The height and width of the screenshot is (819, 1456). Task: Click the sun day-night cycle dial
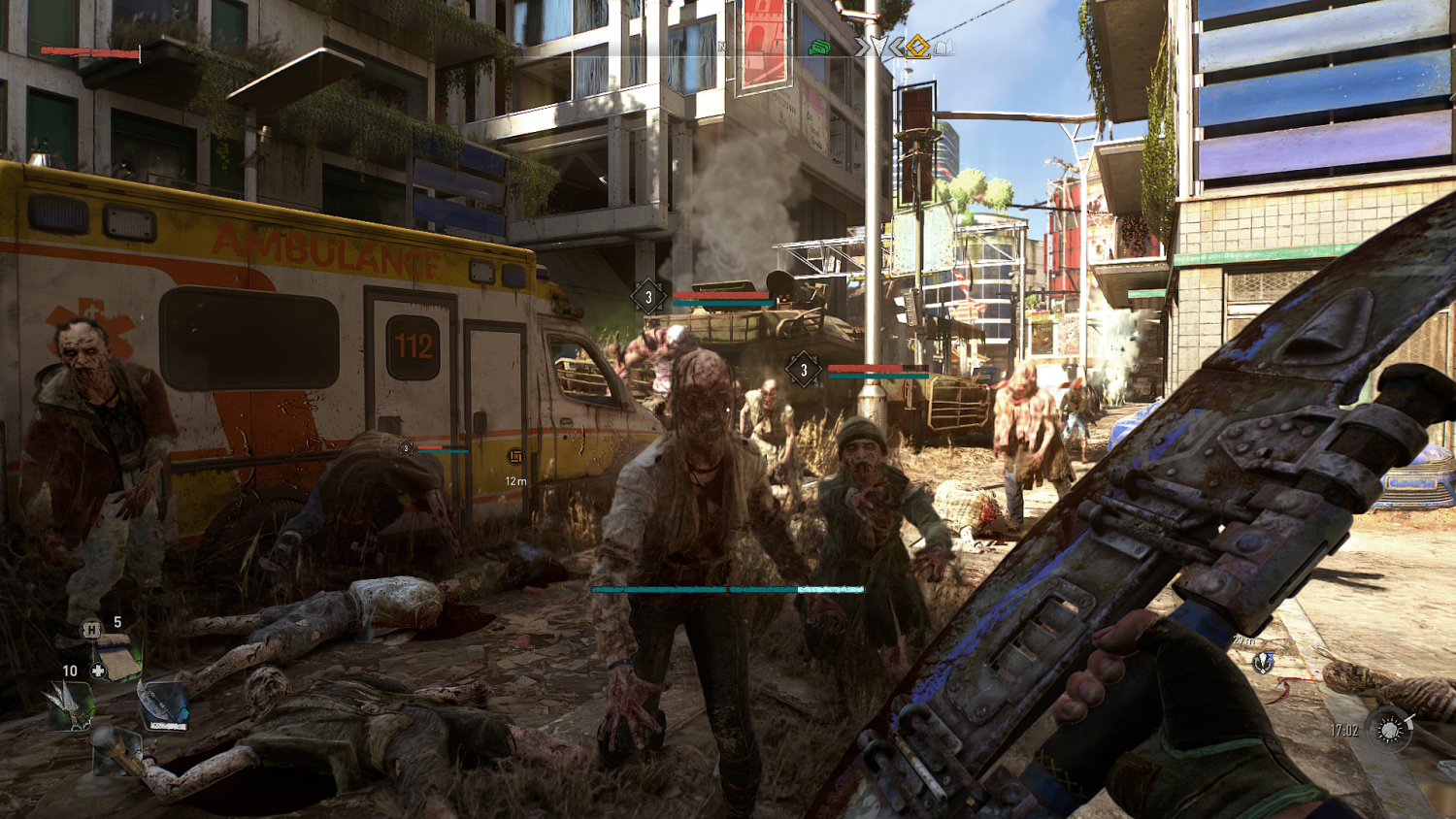(x=1389, y=730)
